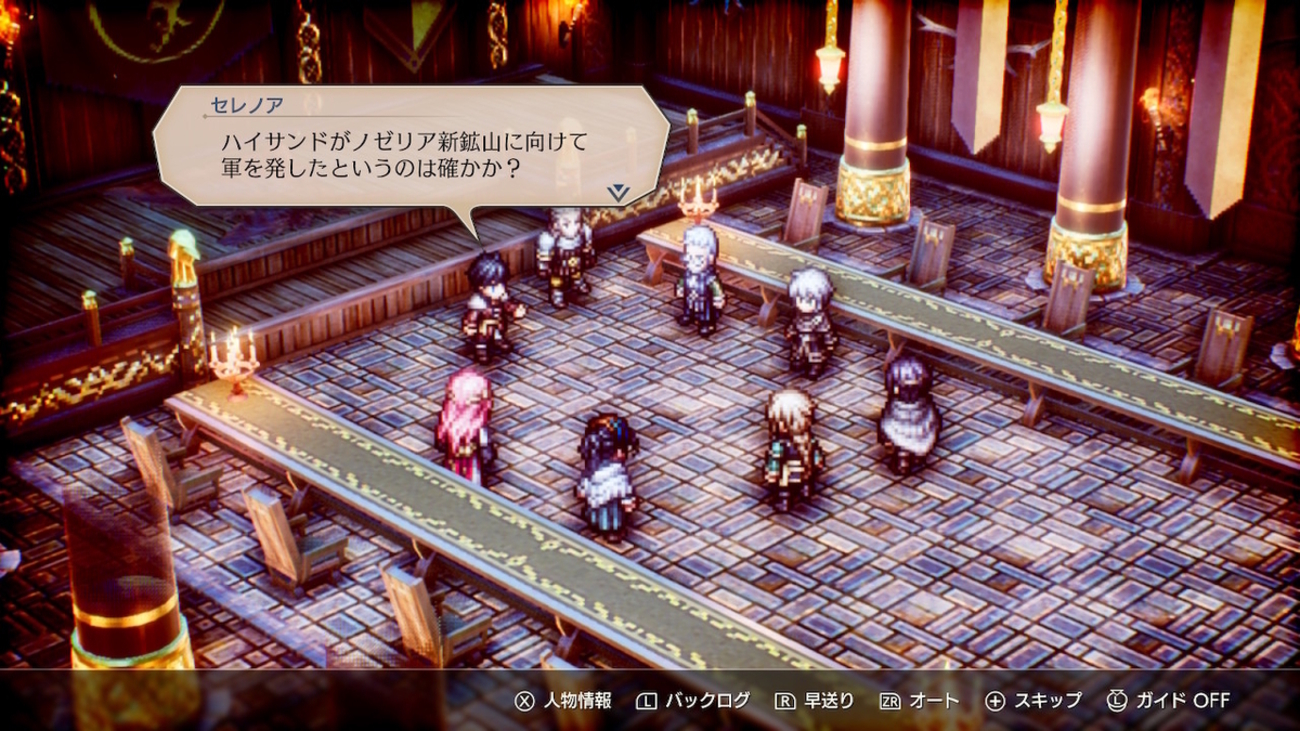This screenshot has height=731, width=1300.
Task: Activate 早送り fast-forward
Action: click(x=815, y=701)
